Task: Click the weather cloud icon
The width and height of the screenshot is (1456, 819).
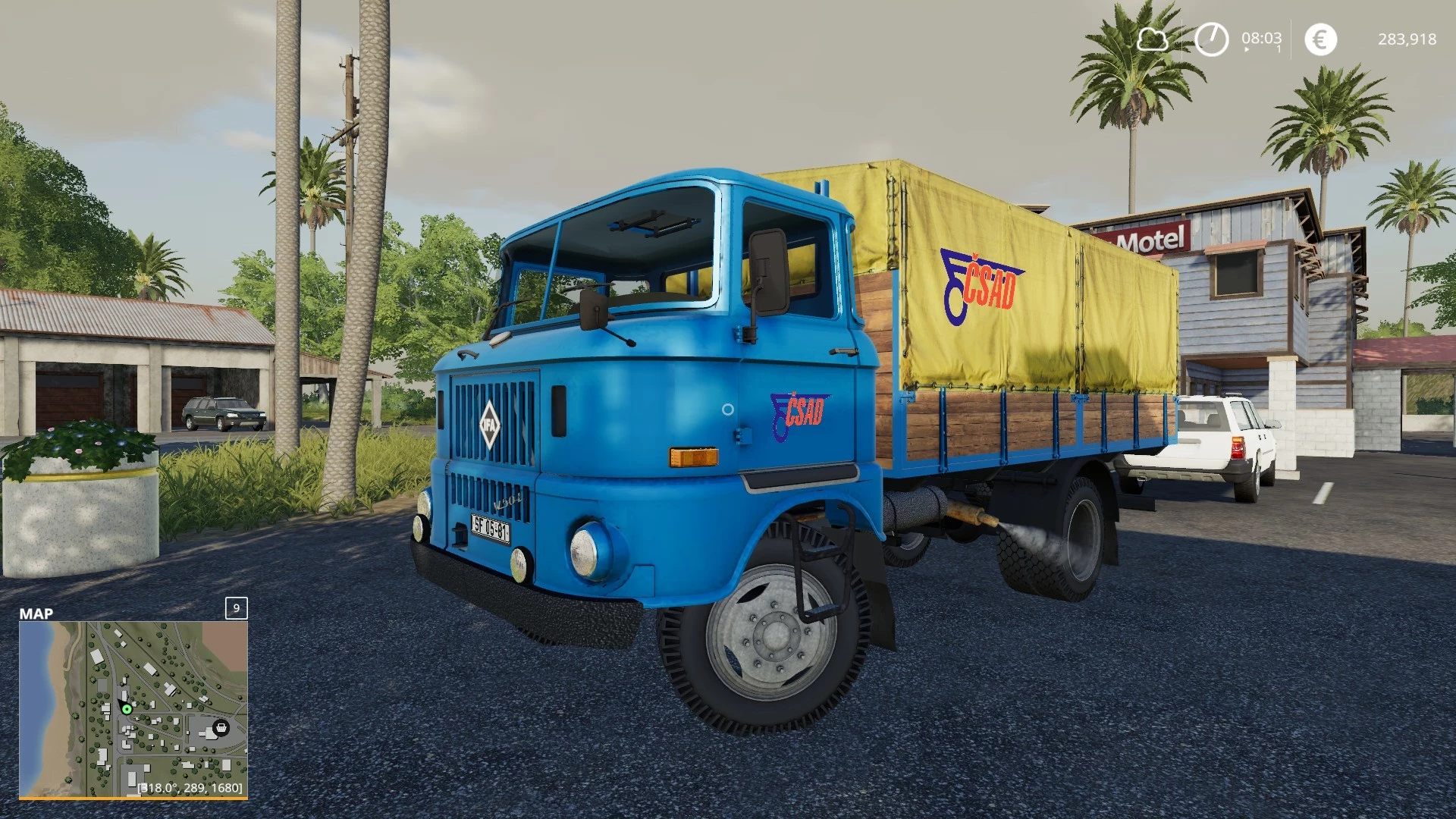Action: [x=1152, y=39]
